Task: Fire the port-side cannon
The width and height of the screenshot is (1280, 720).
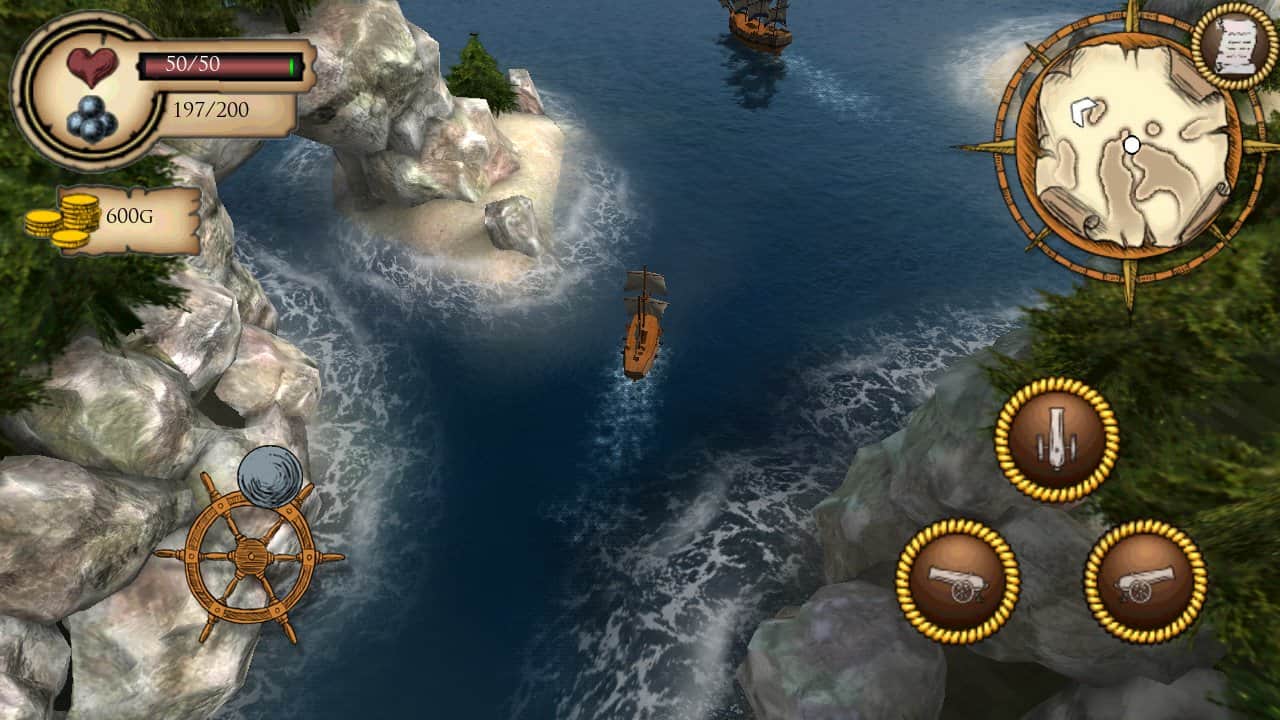Action: coord(960,578)
